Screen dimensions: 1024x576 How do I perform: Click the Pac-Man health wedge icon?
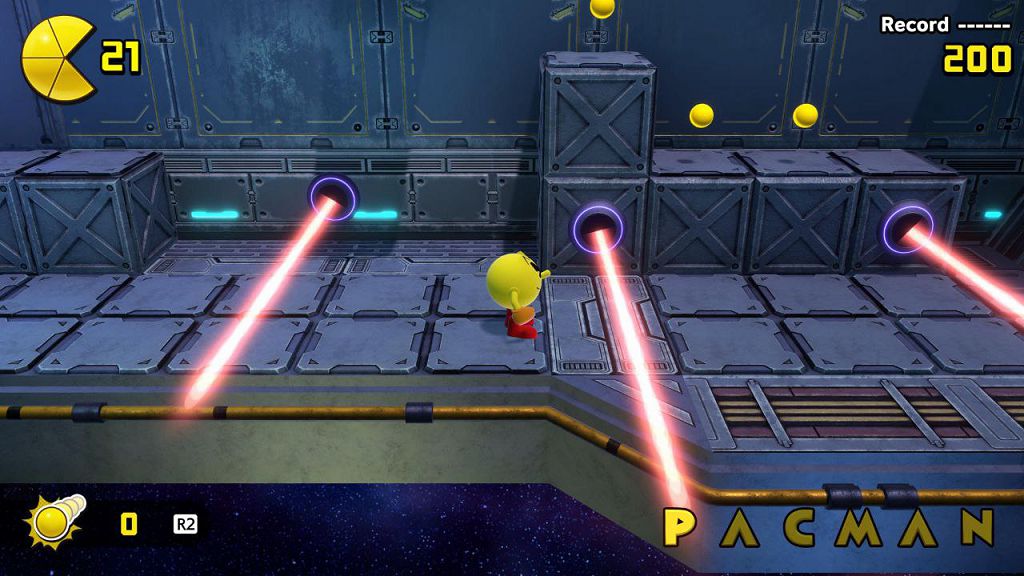tap(58, 59)
